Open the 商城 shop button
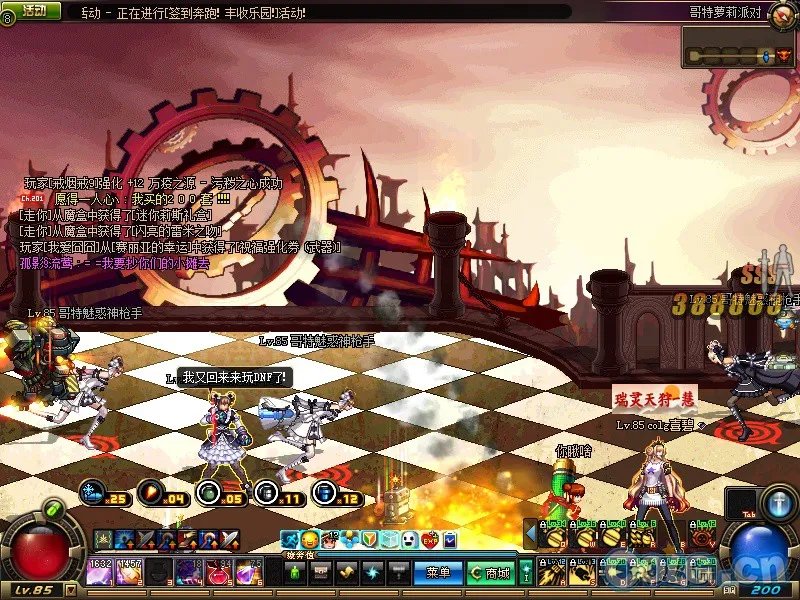This screenshot has height=600, width=800. [490, 573]
